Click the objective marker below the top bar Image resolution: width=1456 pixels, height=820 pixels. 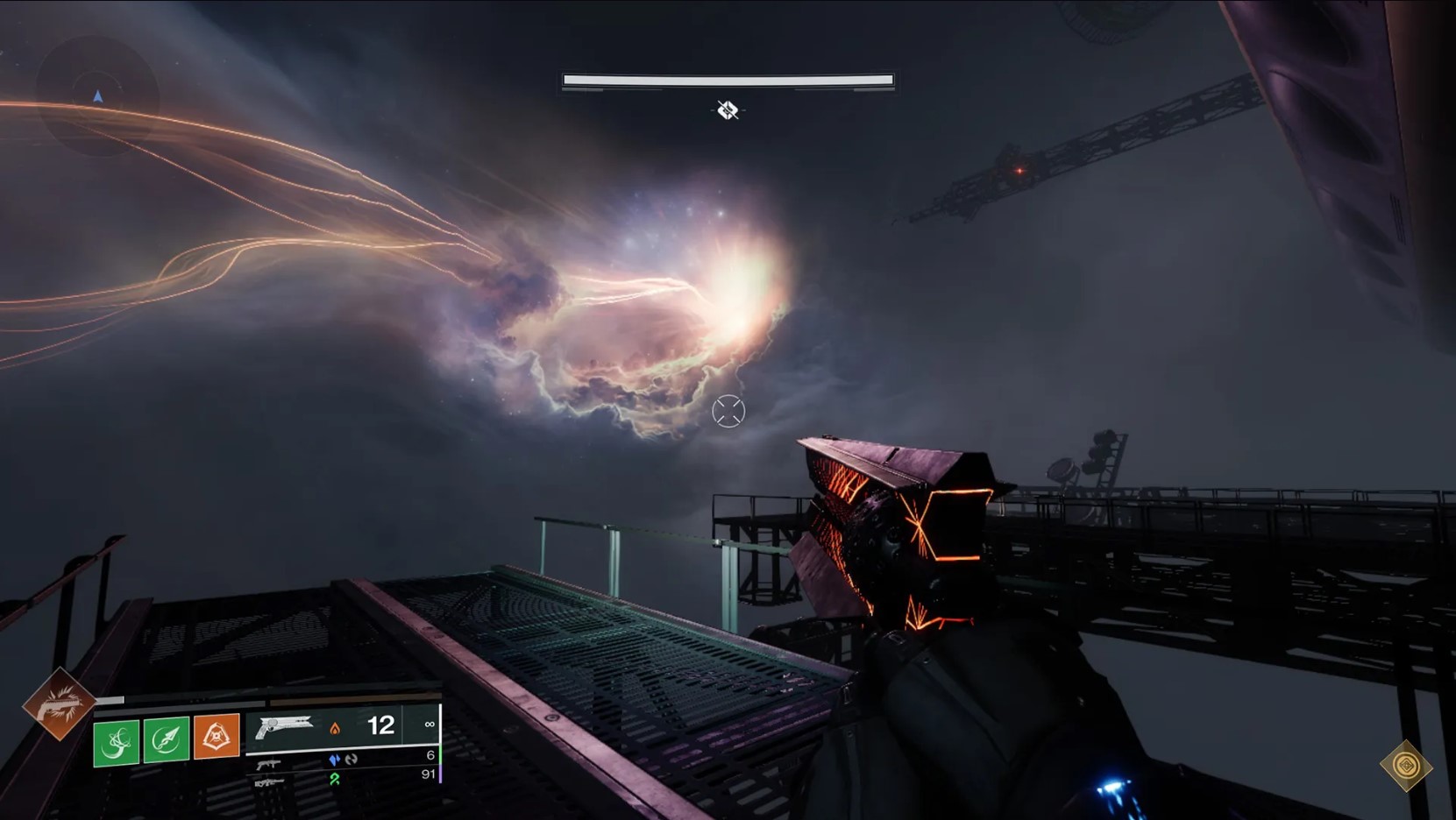pyautogui.click(x=728, y=110)
